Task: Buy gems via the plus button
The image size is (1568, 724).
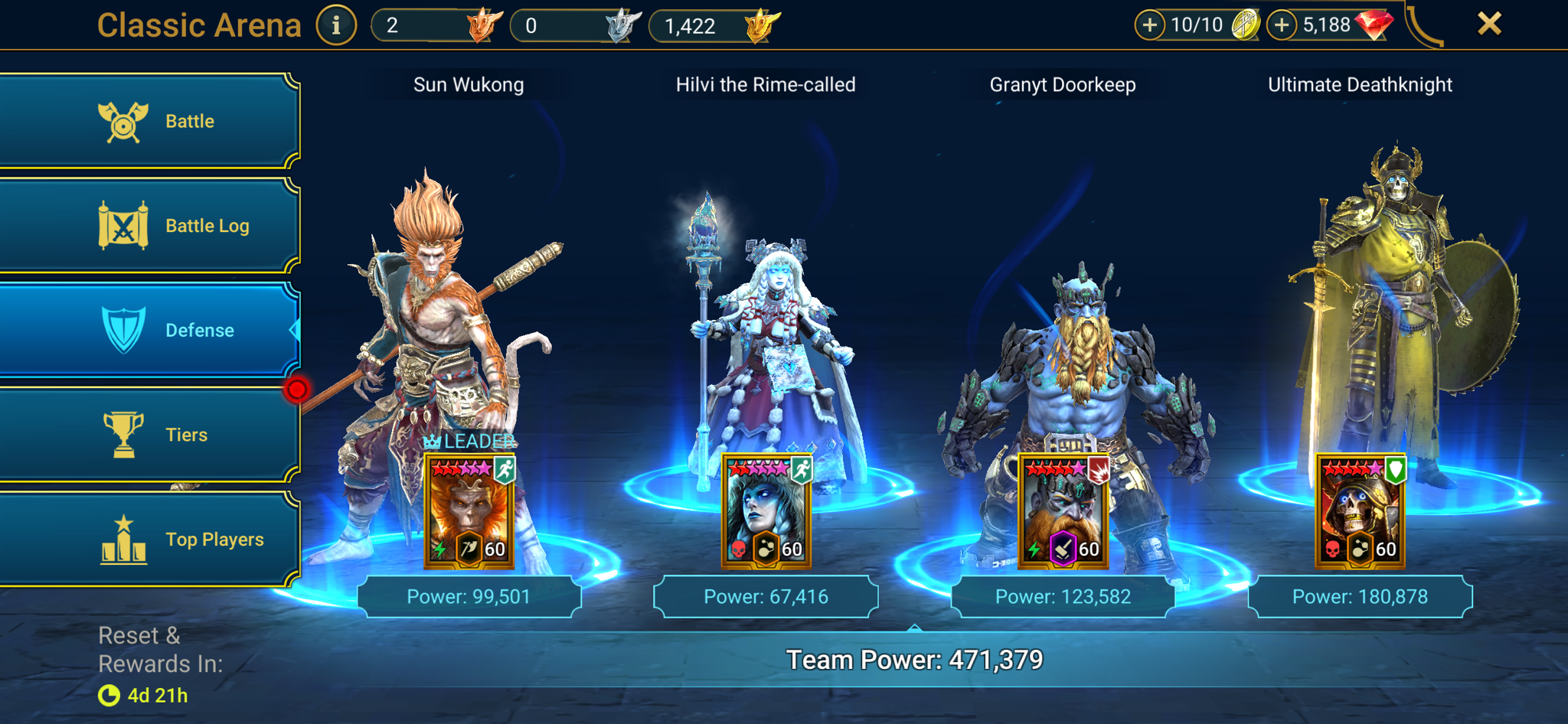Action: click(x=1282, y=24)
